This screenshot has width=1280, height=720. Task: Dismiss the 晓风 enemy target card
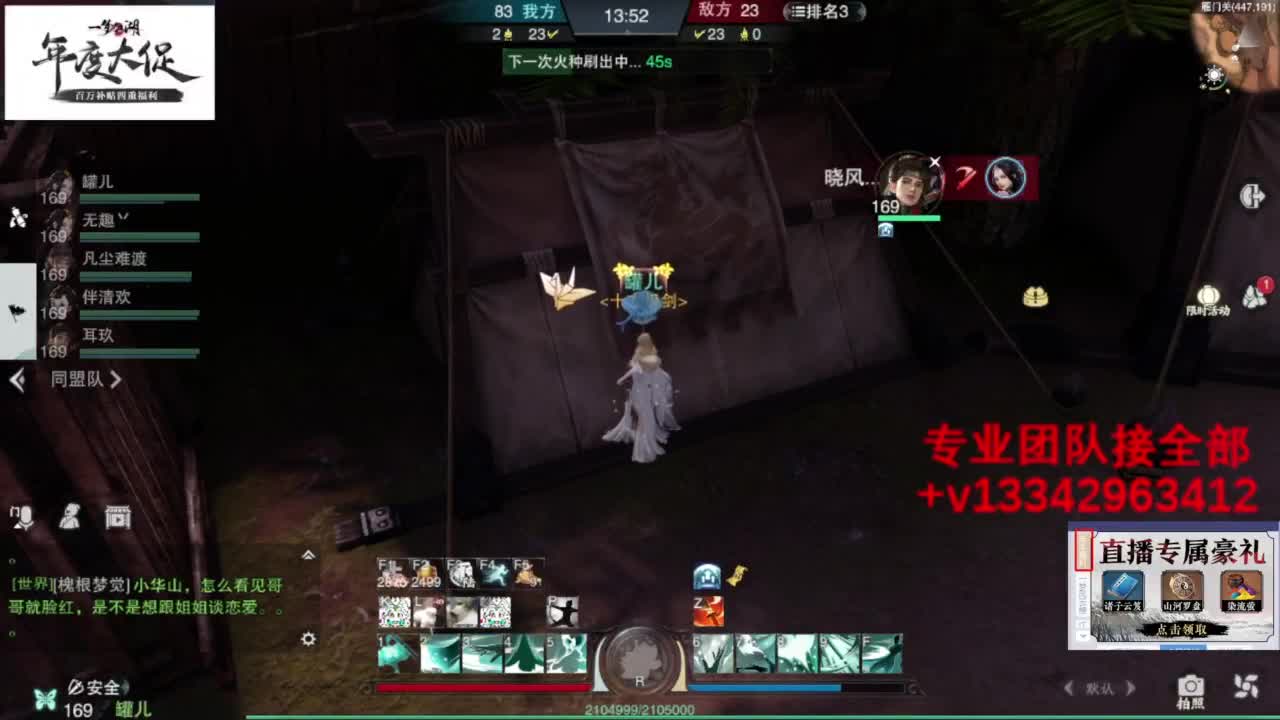tap(935, 161)
